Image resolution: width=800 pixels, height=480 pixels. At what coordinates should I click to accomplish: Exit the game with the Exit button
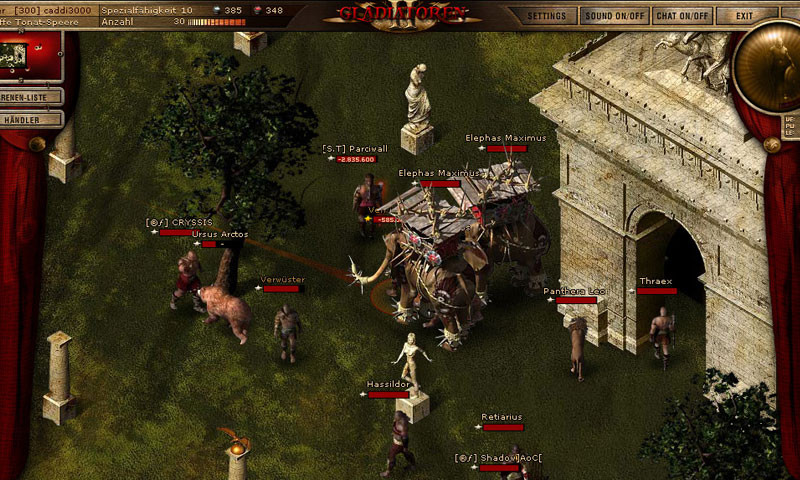[x=744, y=16]
